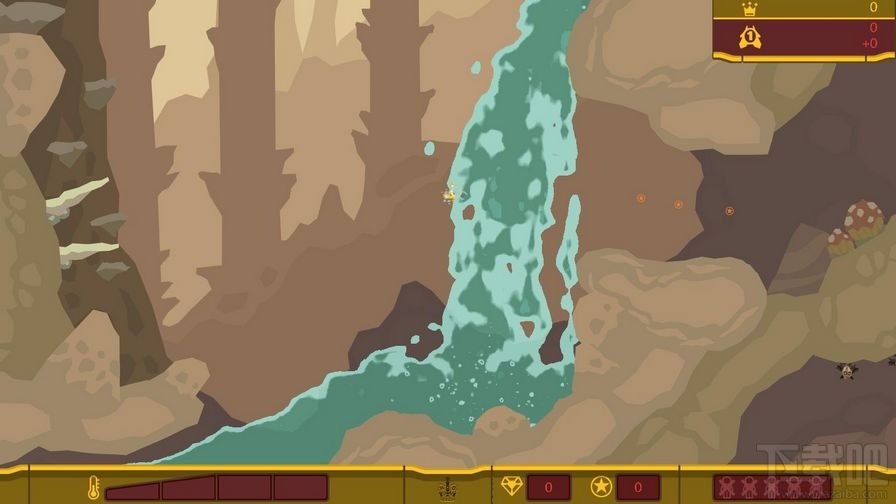Click the thermometer heat icon
Screen dimensions: 896x504
92,487
